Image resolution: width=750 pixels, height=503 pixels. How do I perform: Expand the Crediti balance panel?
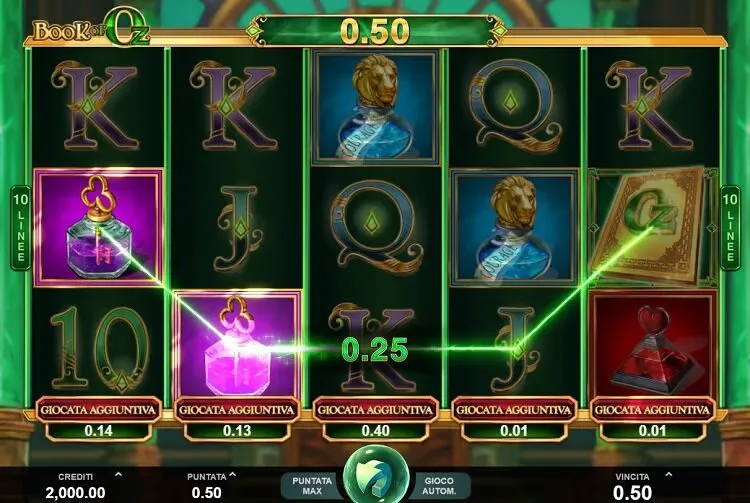pos(118,475)
